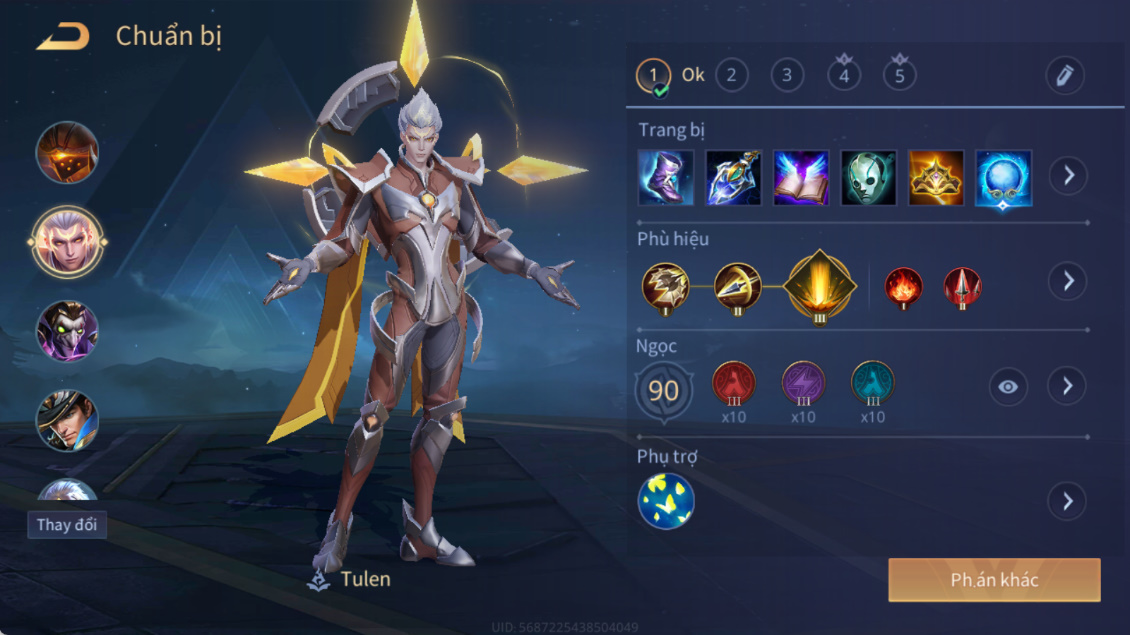Select the large central Phù hiệu badge
This screenshot has height=635, width=1130.
coord(820,285)
